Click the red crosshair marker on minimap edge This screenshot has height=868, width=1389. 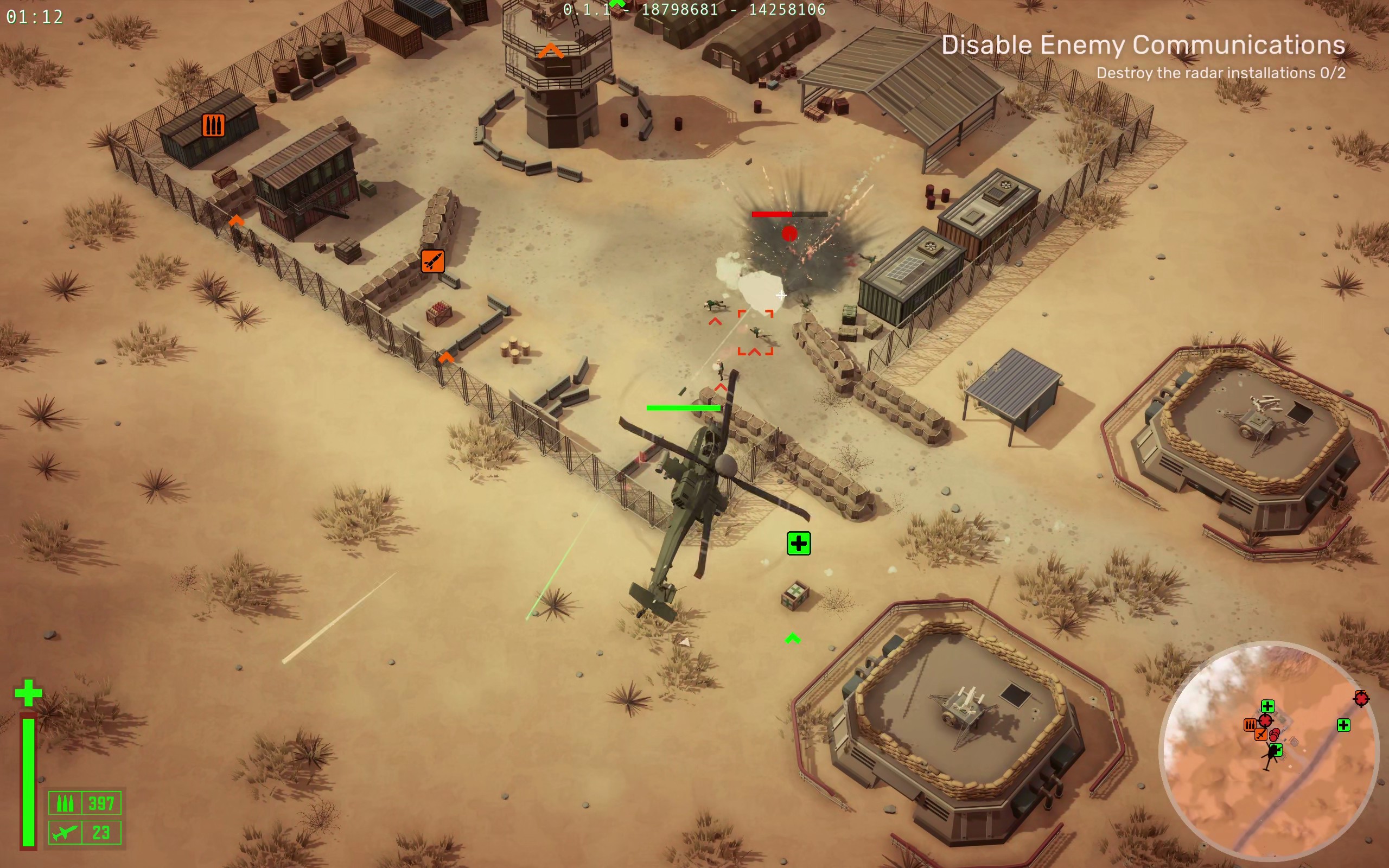coord(1361,698)
